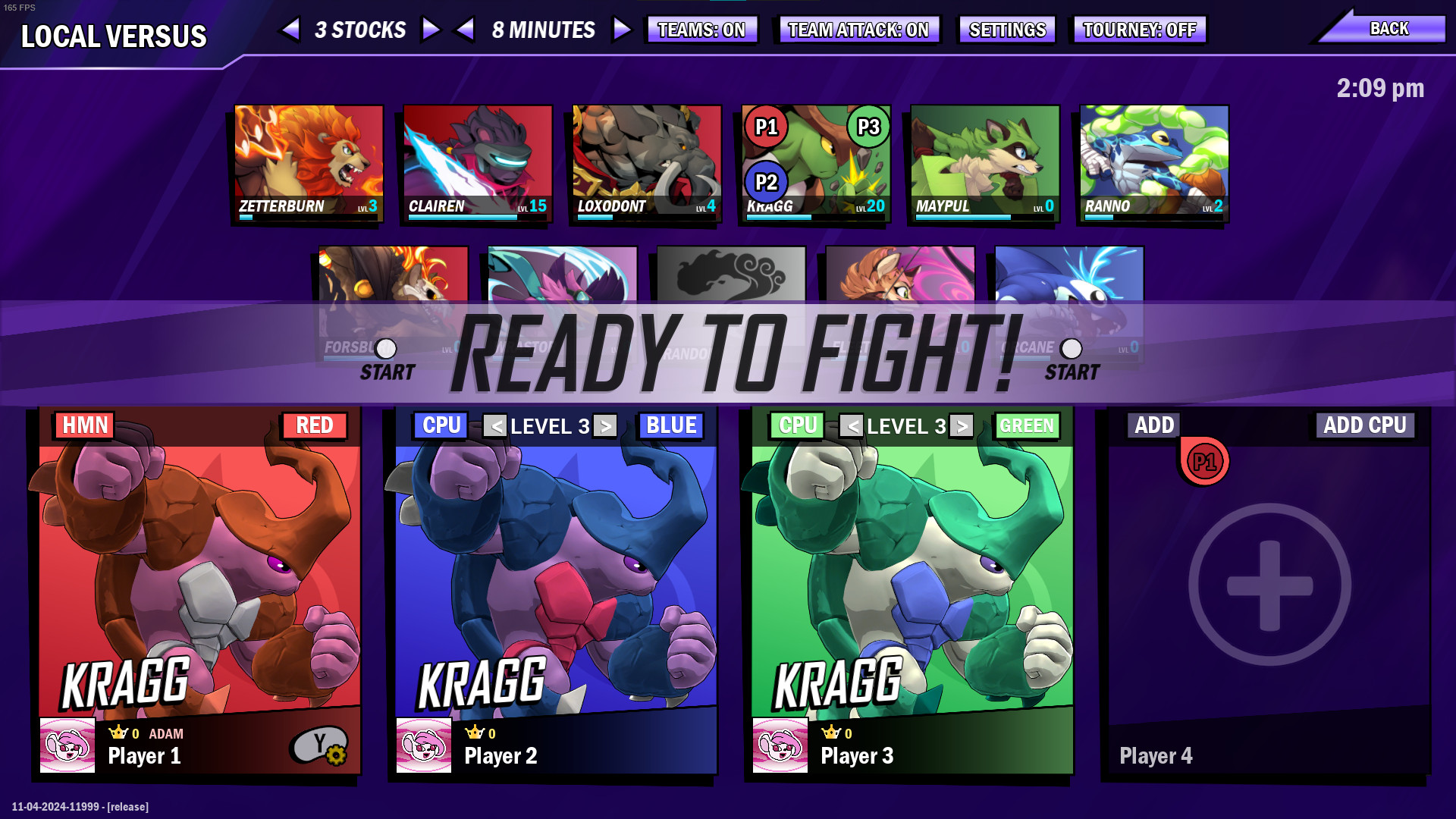
Task: Toggle Teams off
Action: click(701, 30)
